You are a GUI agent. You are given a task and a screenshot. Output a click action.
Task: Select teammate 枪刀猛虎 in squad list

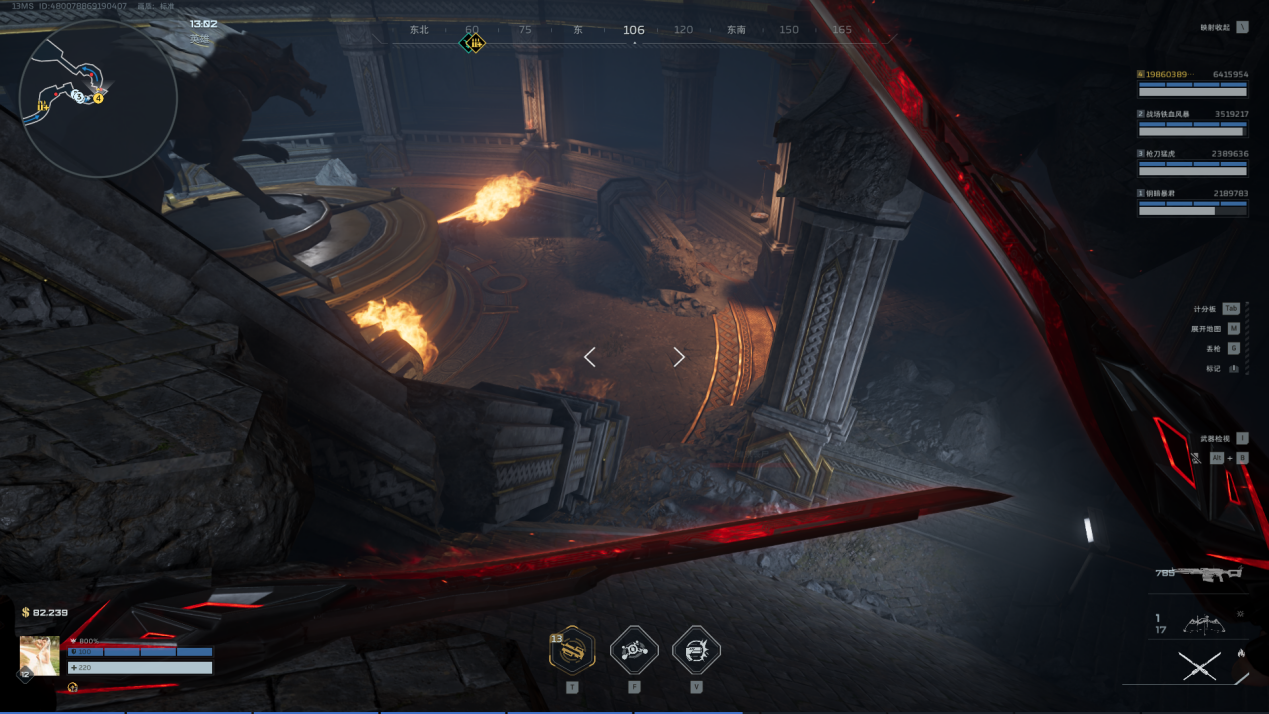(x=1193, y=162)
